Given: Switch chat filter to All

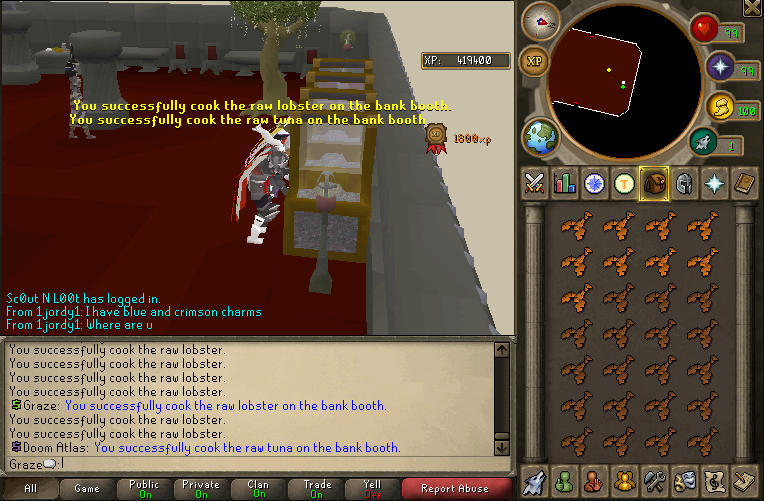Looking at the screenshot, I should point(30,489).
